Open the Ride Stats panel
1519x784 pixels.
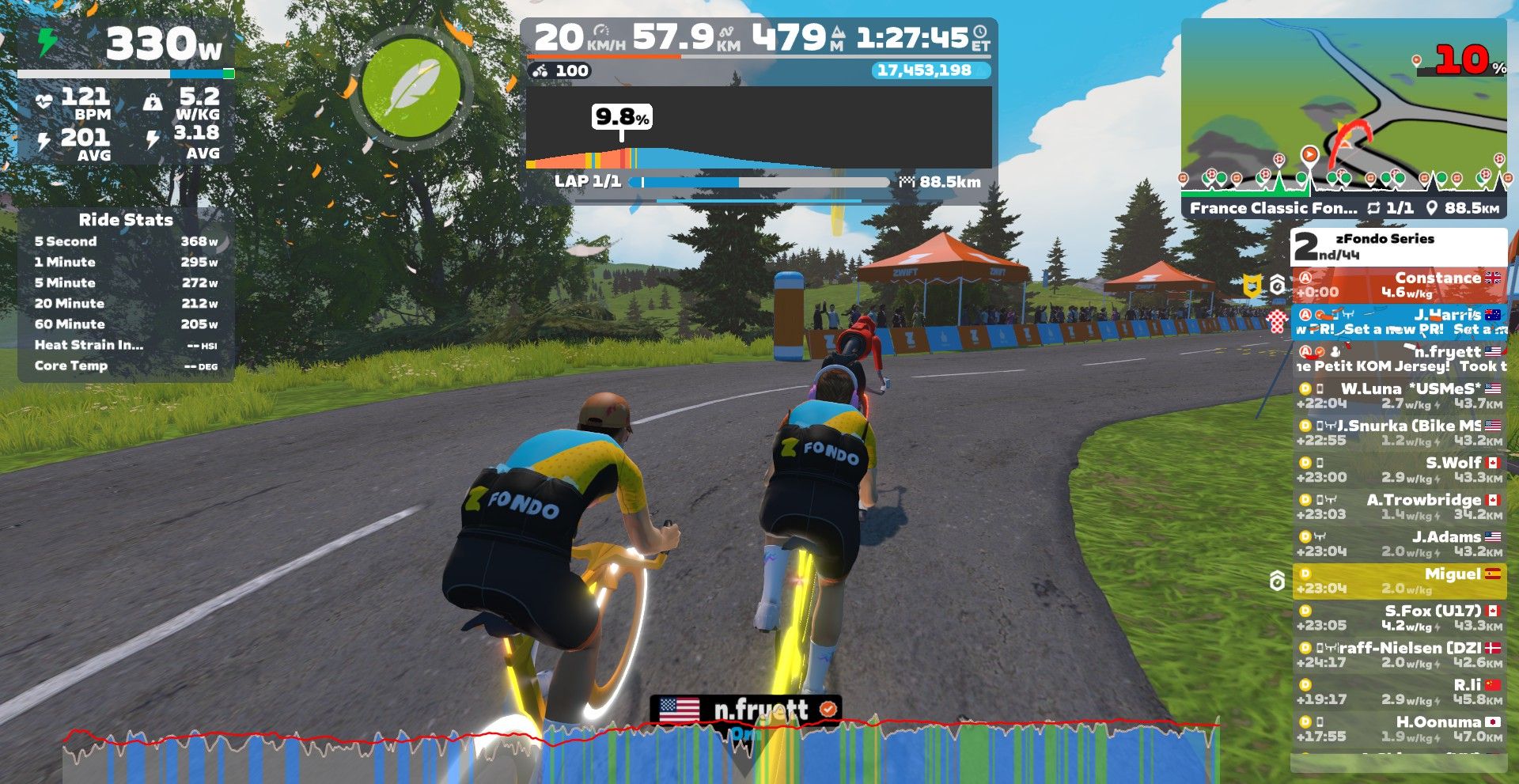tap(126, 294)
